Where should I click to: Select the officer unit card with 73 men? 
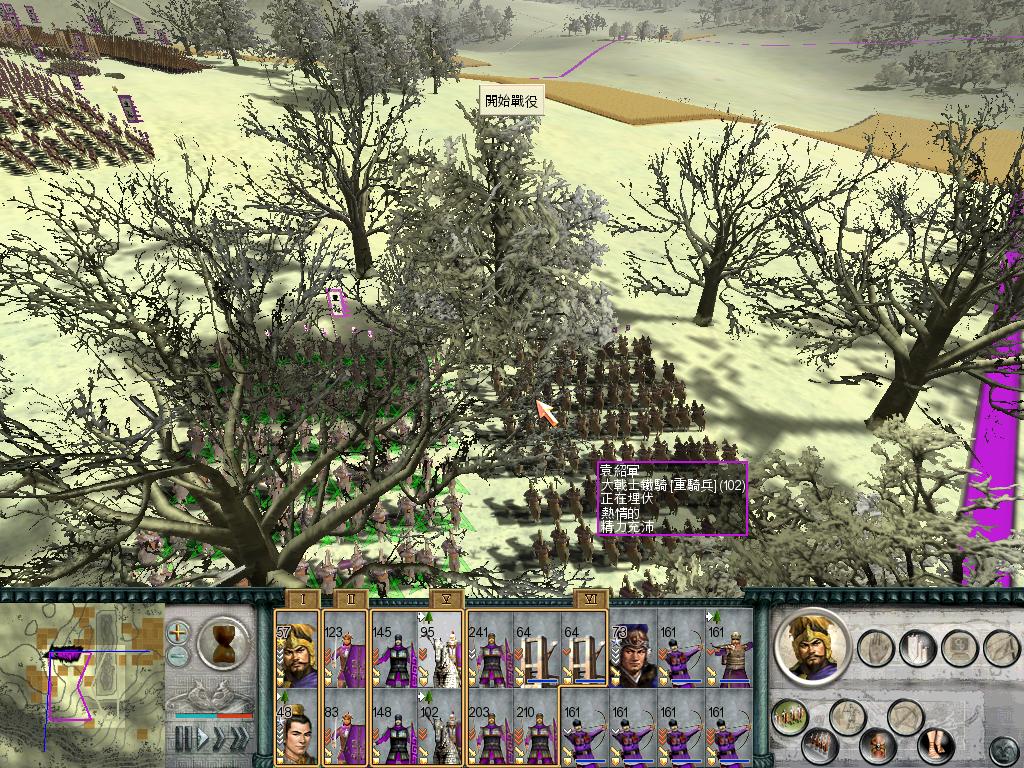634,650
